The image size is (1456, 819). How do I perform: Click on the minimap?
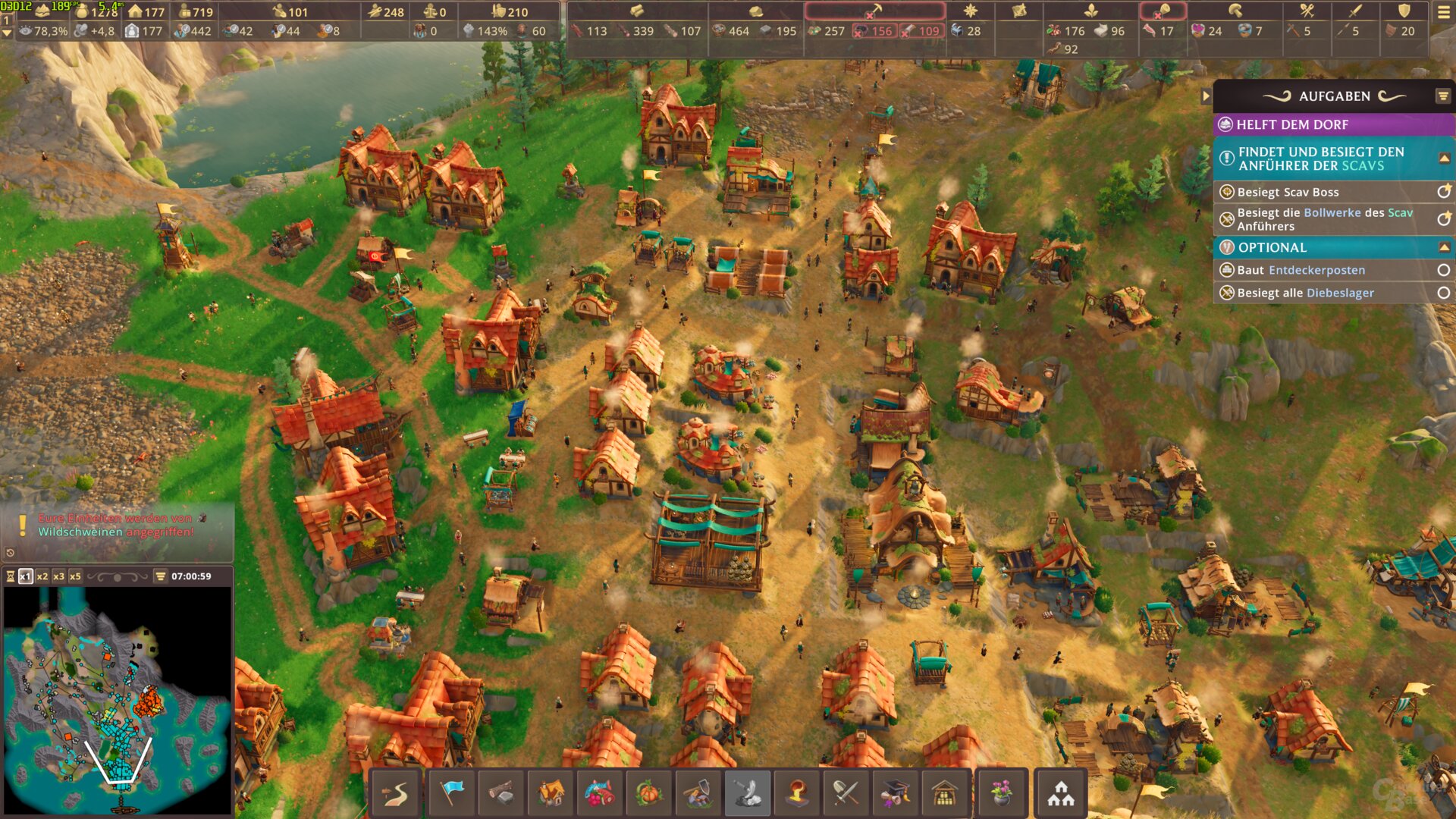coord(118,699)
